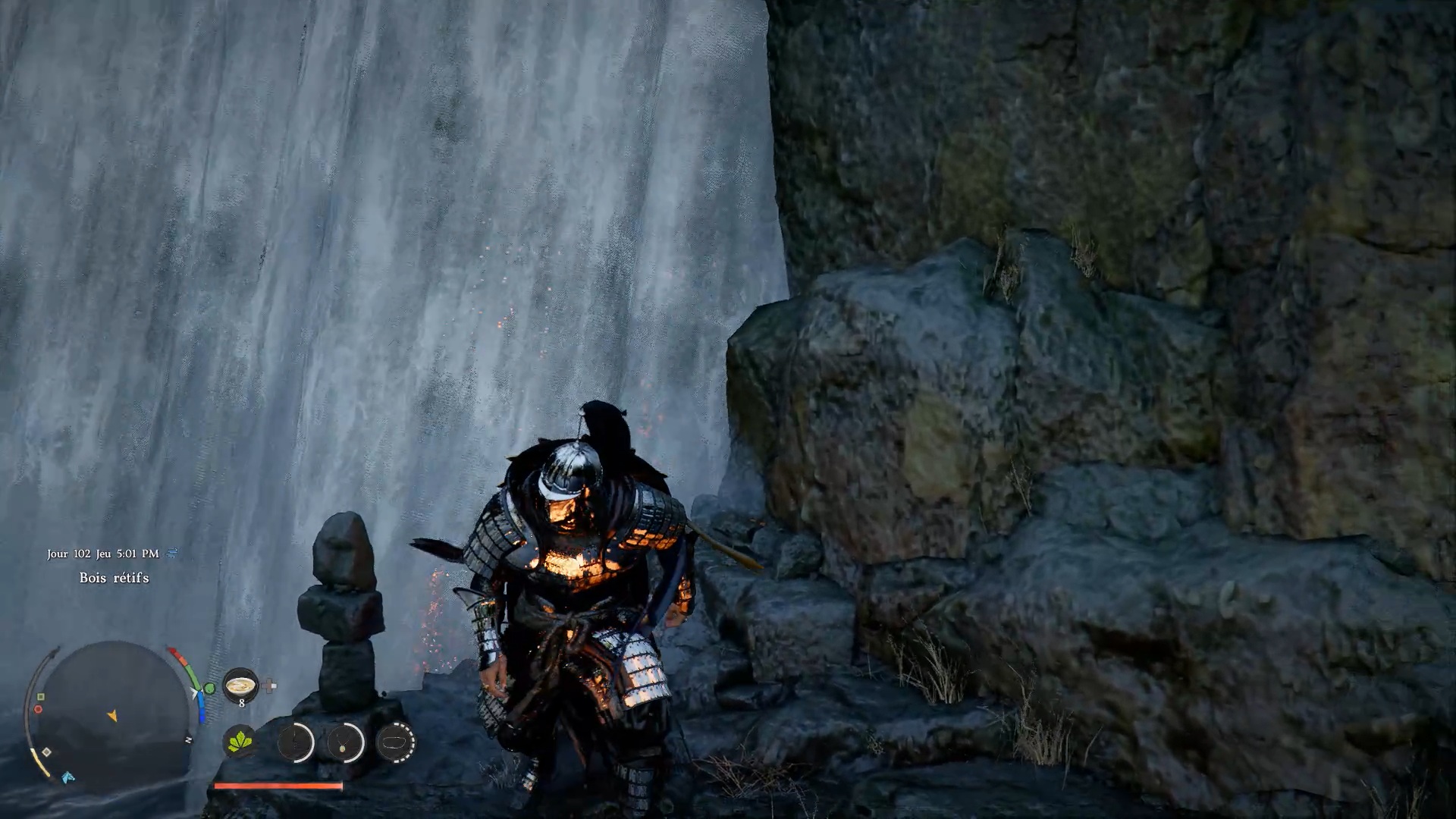Use the food bowl consumable slot
The image size is (1456, 819).
tap(240, 686)
